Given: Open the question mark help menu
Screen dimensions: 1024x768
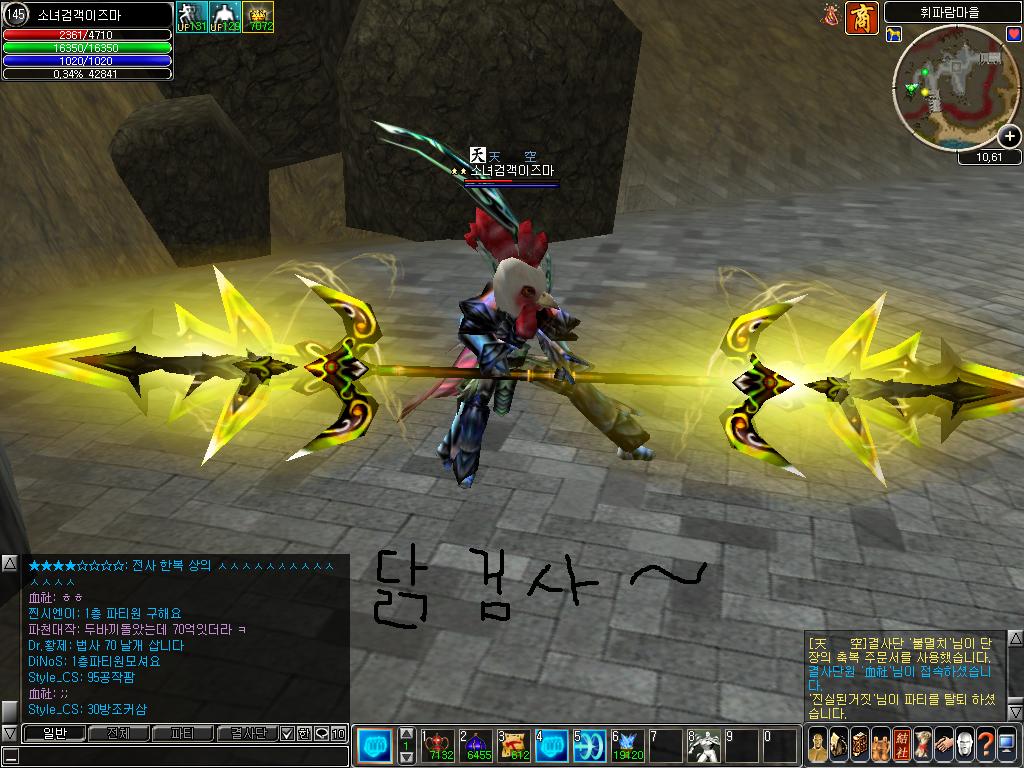Looking at the screenshot, I should 985,745.
